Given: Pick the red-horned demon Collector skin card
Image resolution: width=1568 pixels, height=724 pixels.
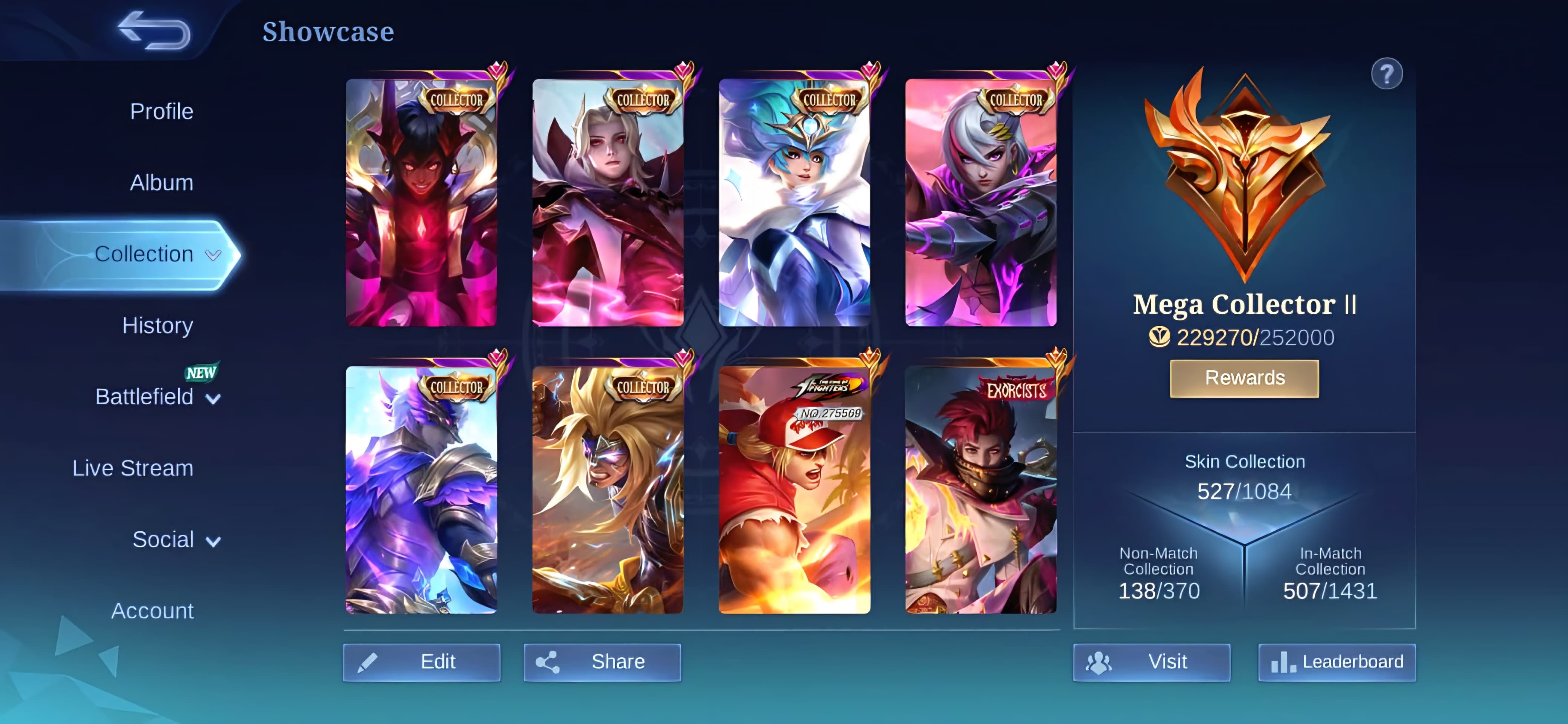Looking at the screenshot, I should pyautogui.click(x=421, y=202).
